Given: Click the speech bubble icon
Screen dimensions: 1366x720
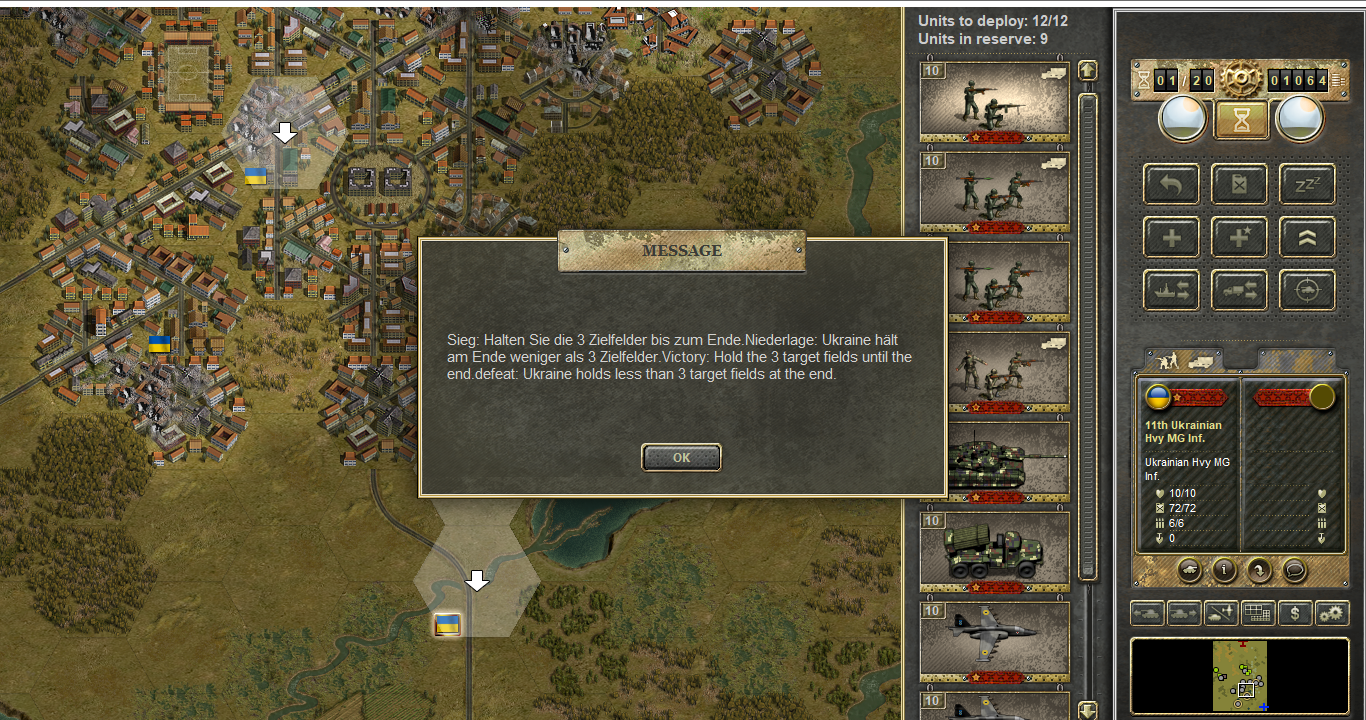Looking at the screenshot, I should coord(1293,570).
